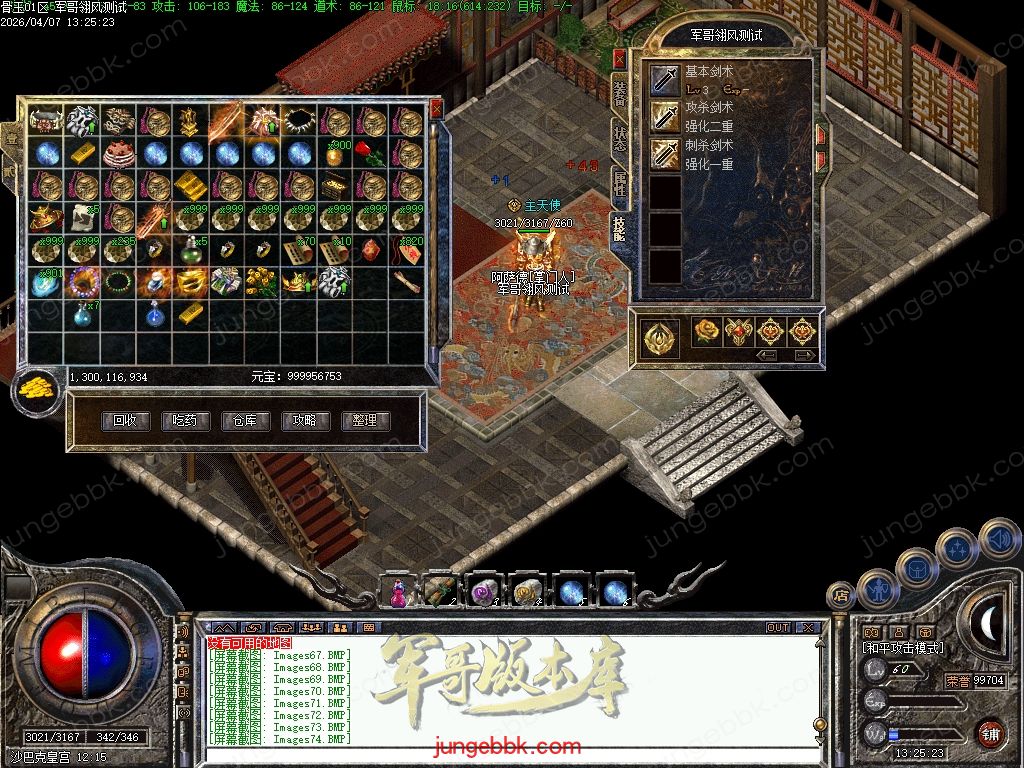The height and width of the screenshot is (768, 1024).
Task: Select the 刺杀剑术 skill icon
Action: click(665, 154)
